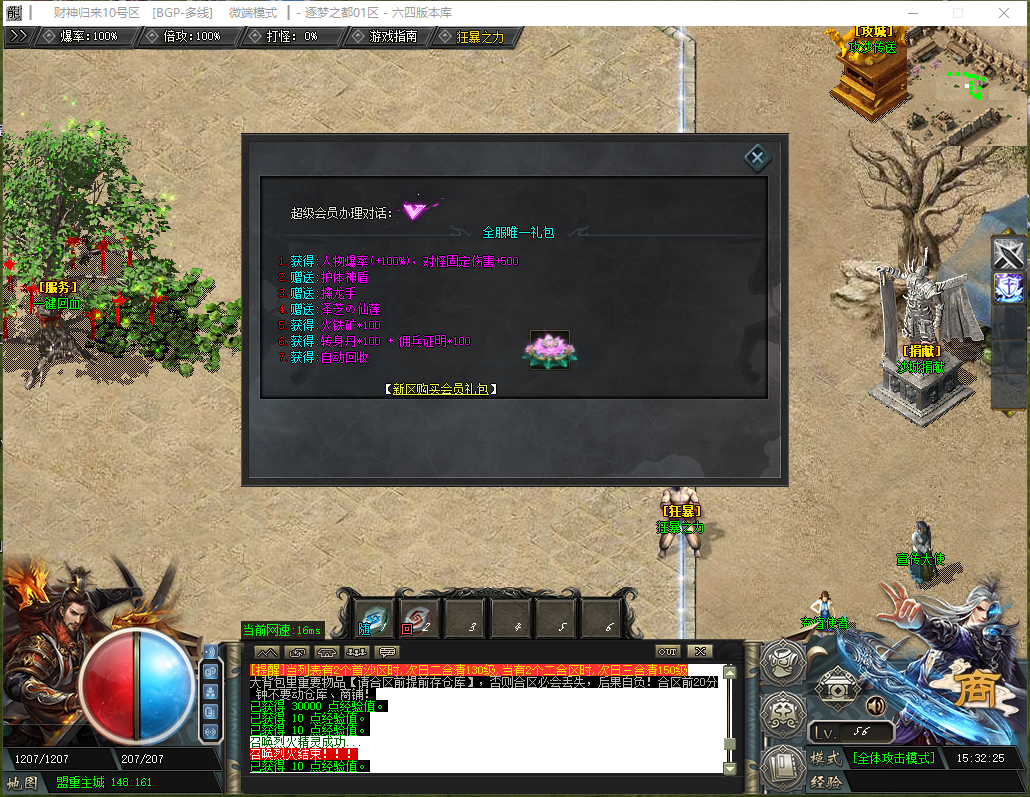Buy the new-zone member gift pack
Image resolution: width=1030 pixels, height=797 pixels.
(441, 389)
